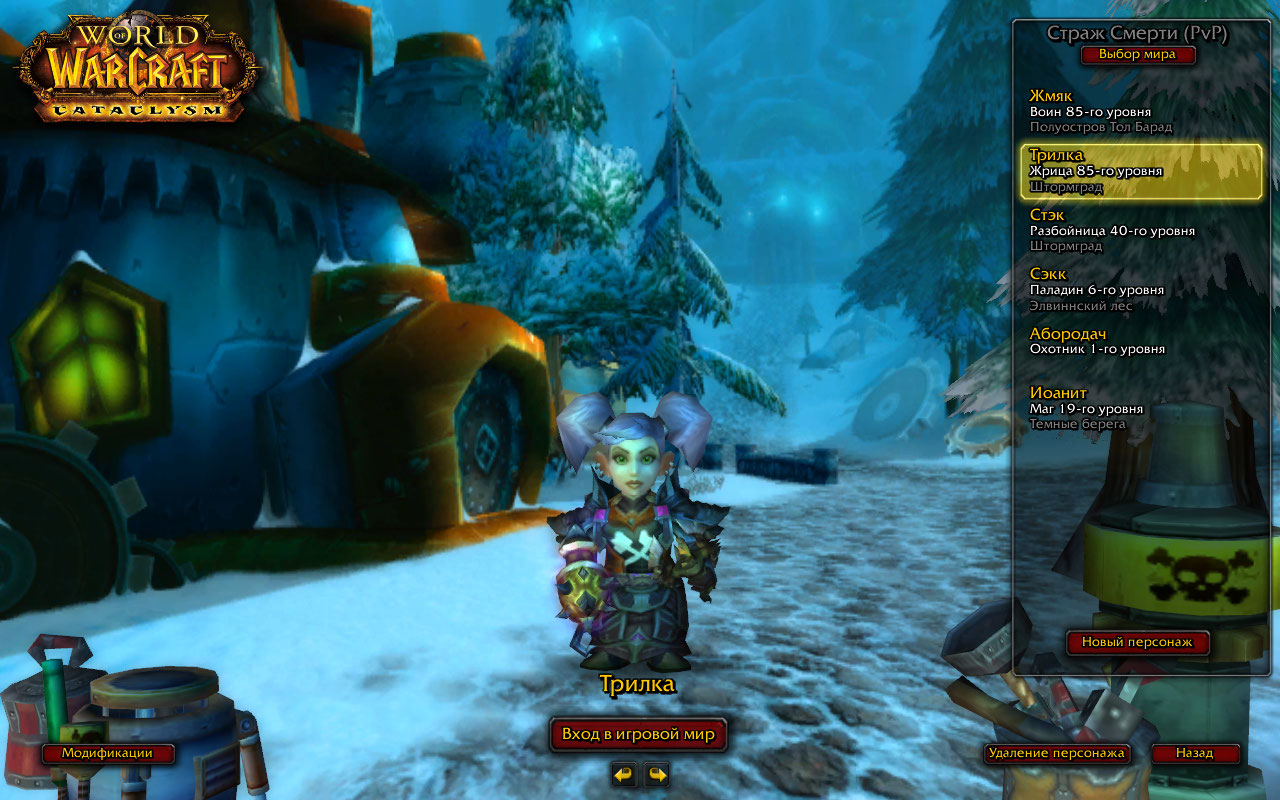Click the Выбор мира realm selection button

tap(1137, 54)
